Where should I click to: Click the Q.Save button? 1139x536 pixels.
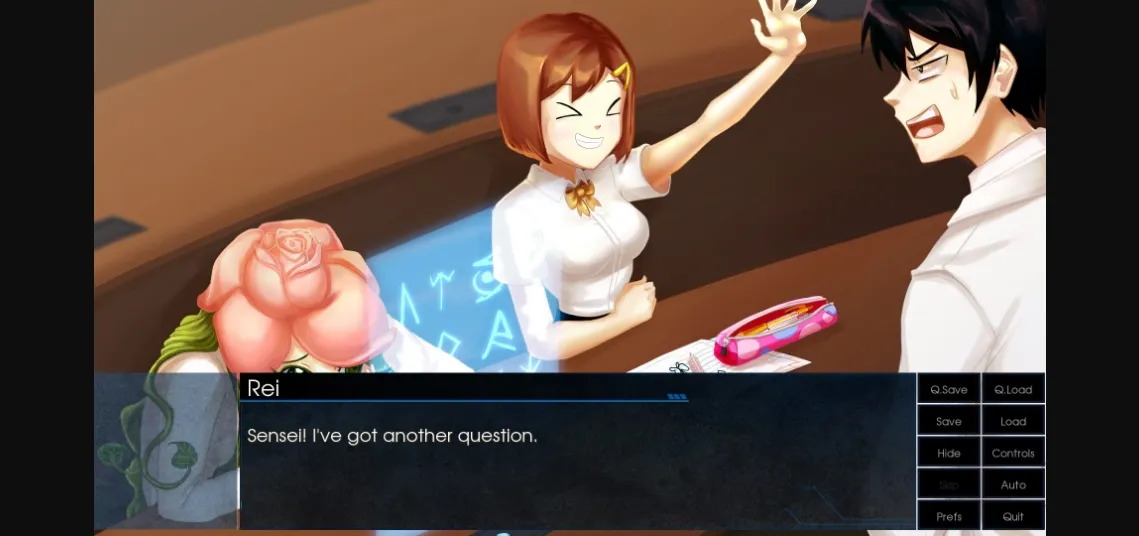tap(949, 389)
